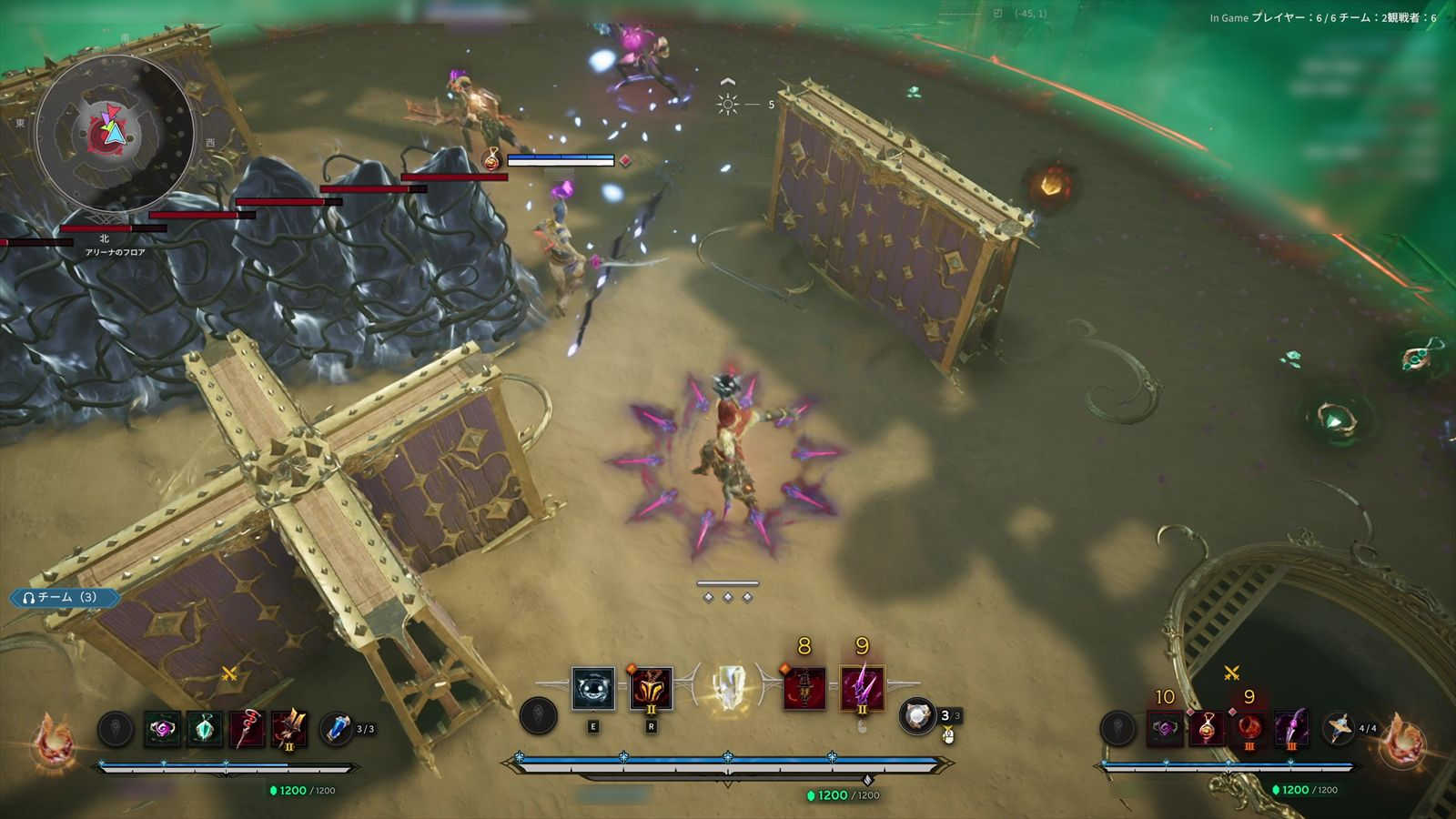Click right teammate's red fire orb ability
1456x819 pixels.
tap(1249, 728)
